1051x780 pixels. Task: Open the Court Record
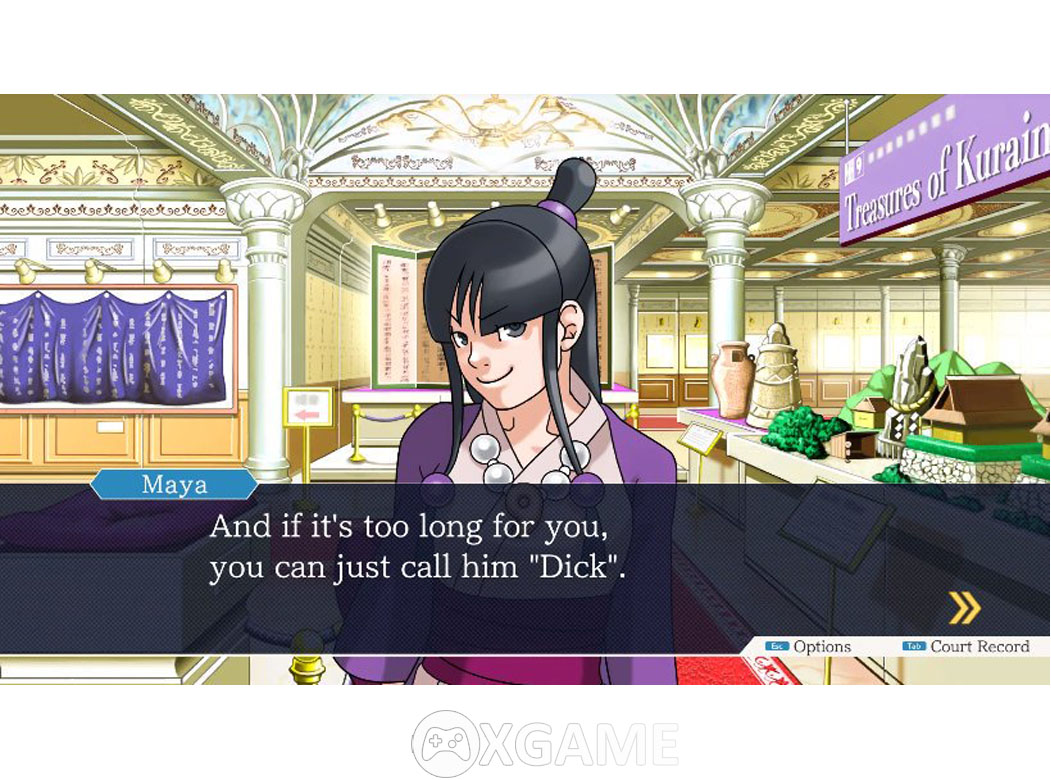pyautogui.click(x=966, y=647)
